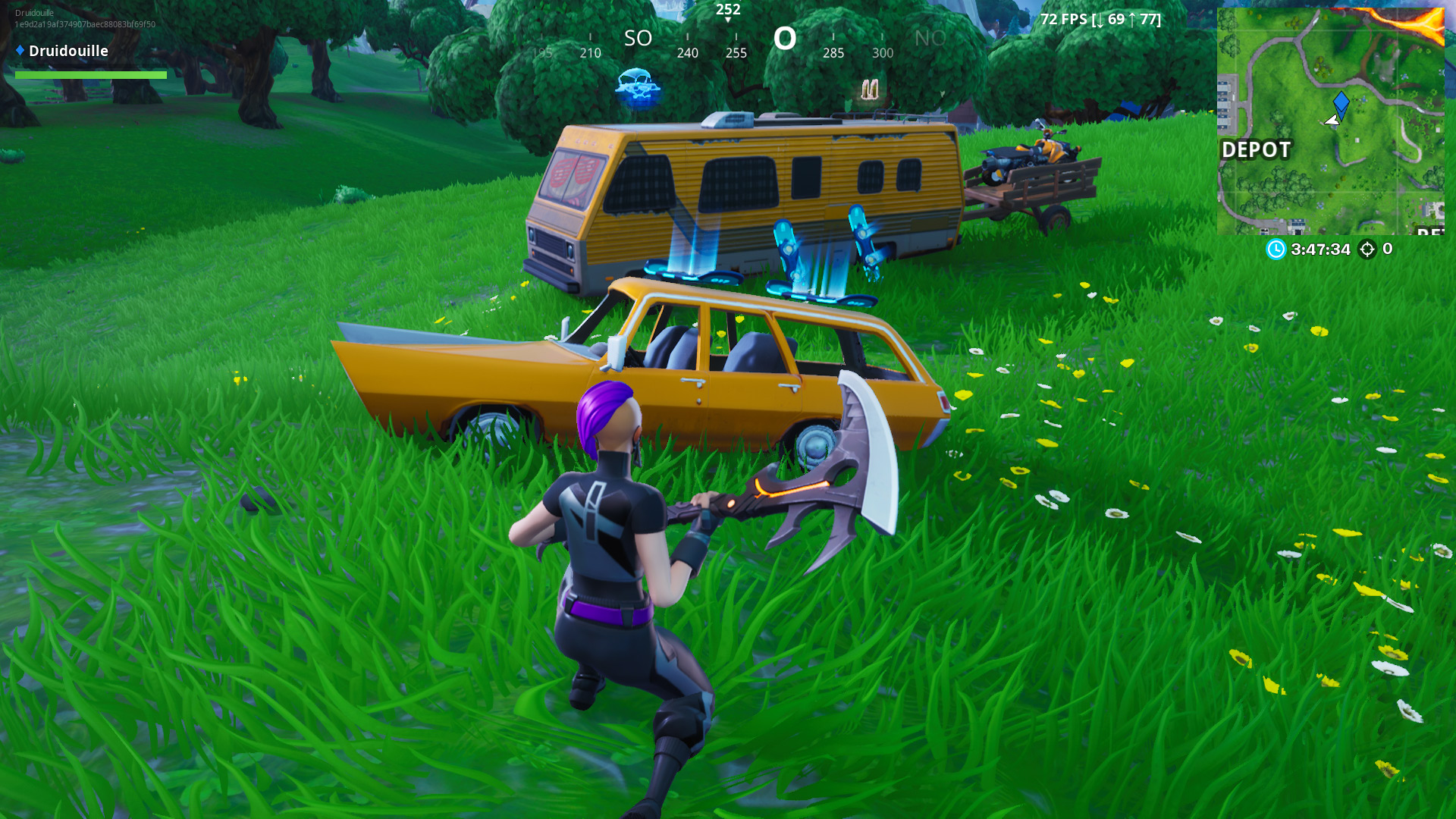Click the SO marker on the compass bar
The image size is (1456, 819).
point(638,38)
